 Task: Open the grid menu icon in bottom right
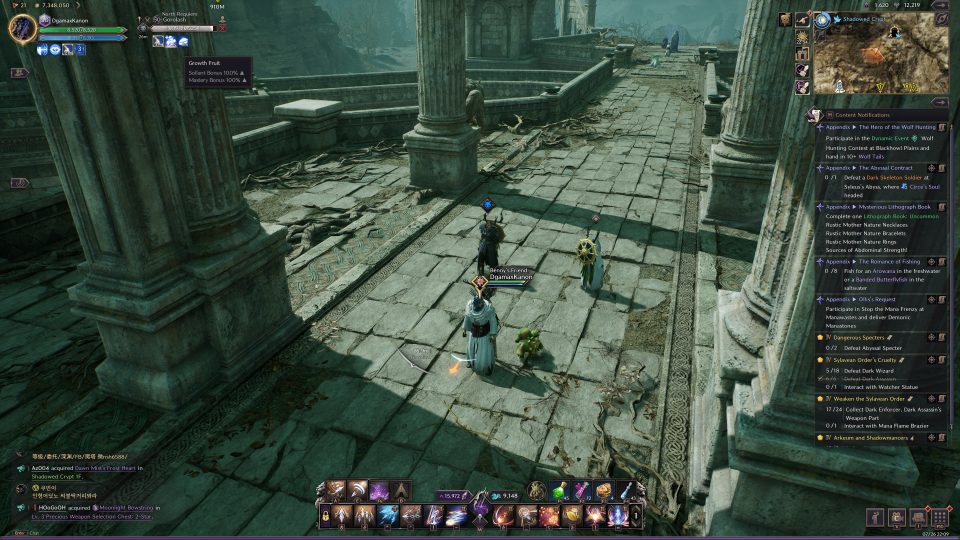click(x=939, y=518)
